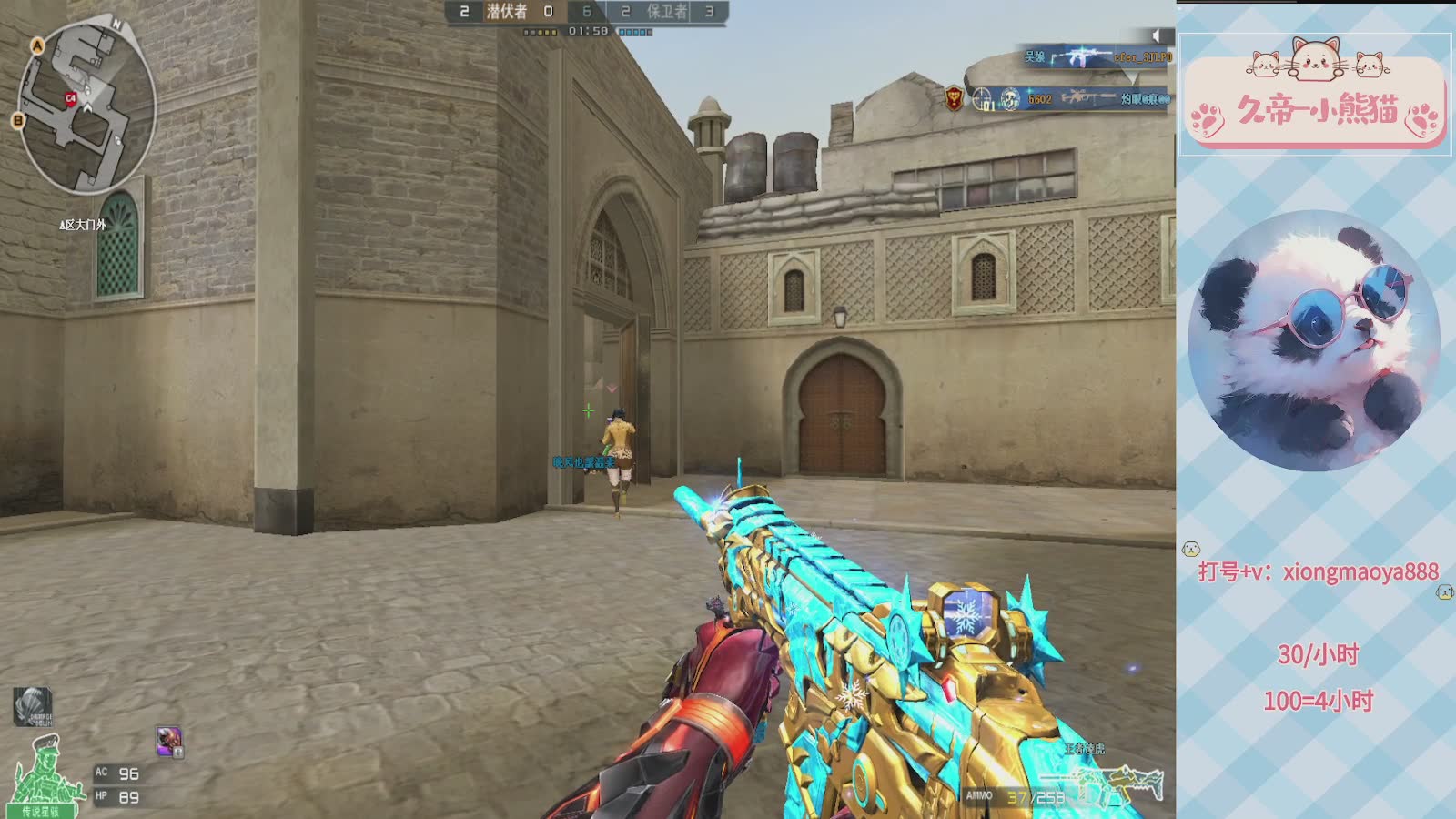This screenshot has width=1456, height=819.
Task: Select the B bombsite marker on minimap
Action: tap(17, 120)
